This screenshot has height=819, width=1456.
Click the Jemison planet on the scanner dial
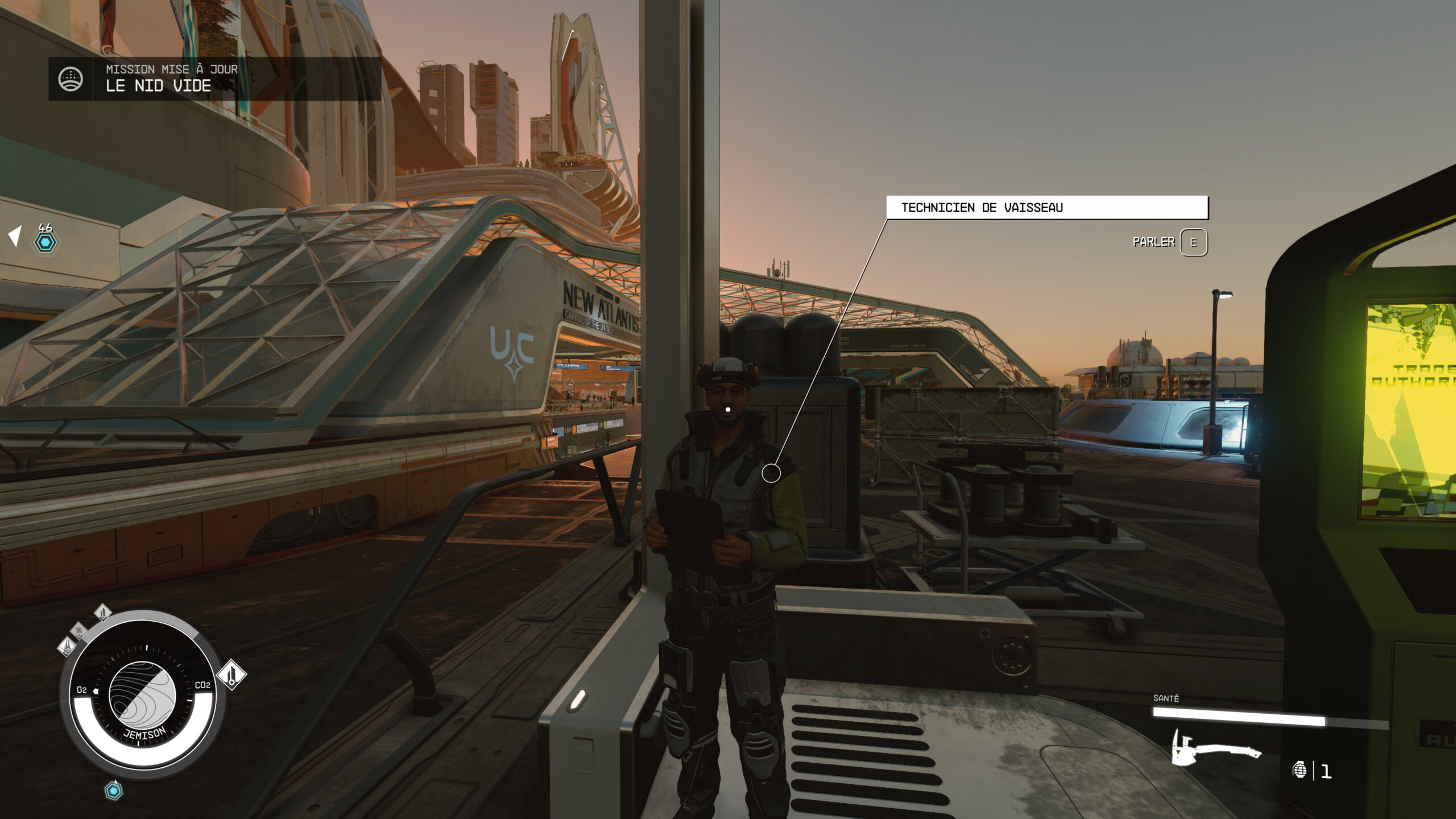[x=142, y=695]
